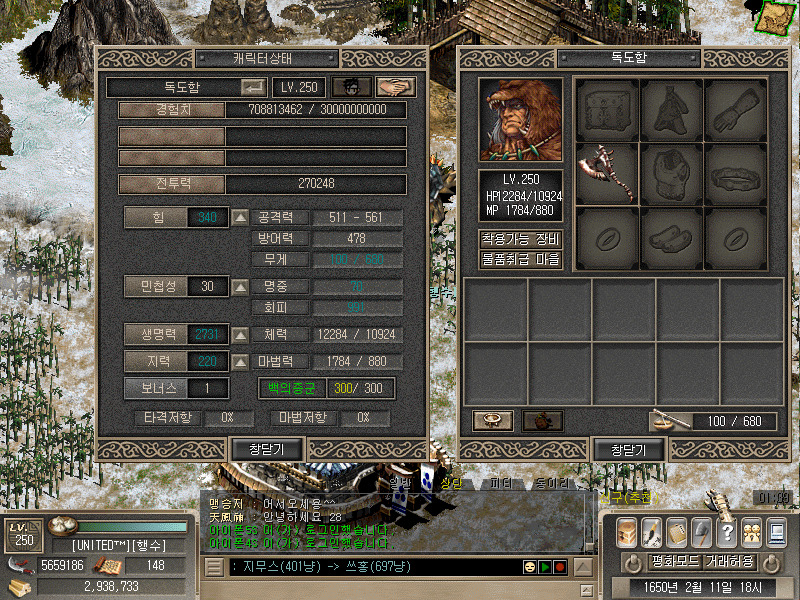This screenshot has width=800, height=600.
Task: Click the bowl icon below inventory grid
Action: click(x=493, y=421)
